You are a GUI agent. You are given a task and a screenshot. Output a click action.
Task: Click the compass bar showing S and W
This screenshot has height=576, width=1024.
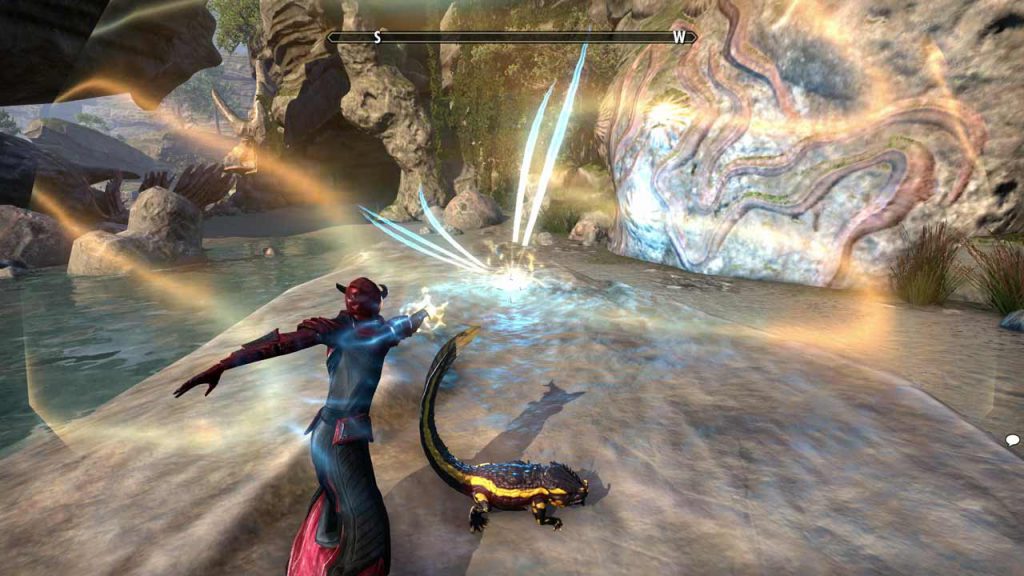click(x=512, y=37)
